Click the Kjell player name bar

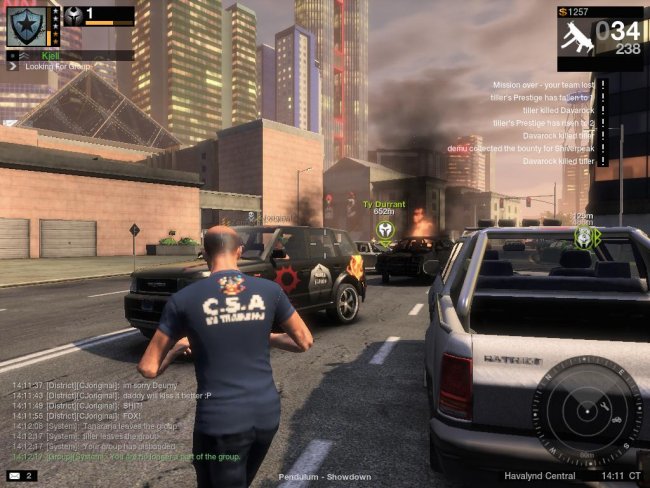(x=70, y=55)
